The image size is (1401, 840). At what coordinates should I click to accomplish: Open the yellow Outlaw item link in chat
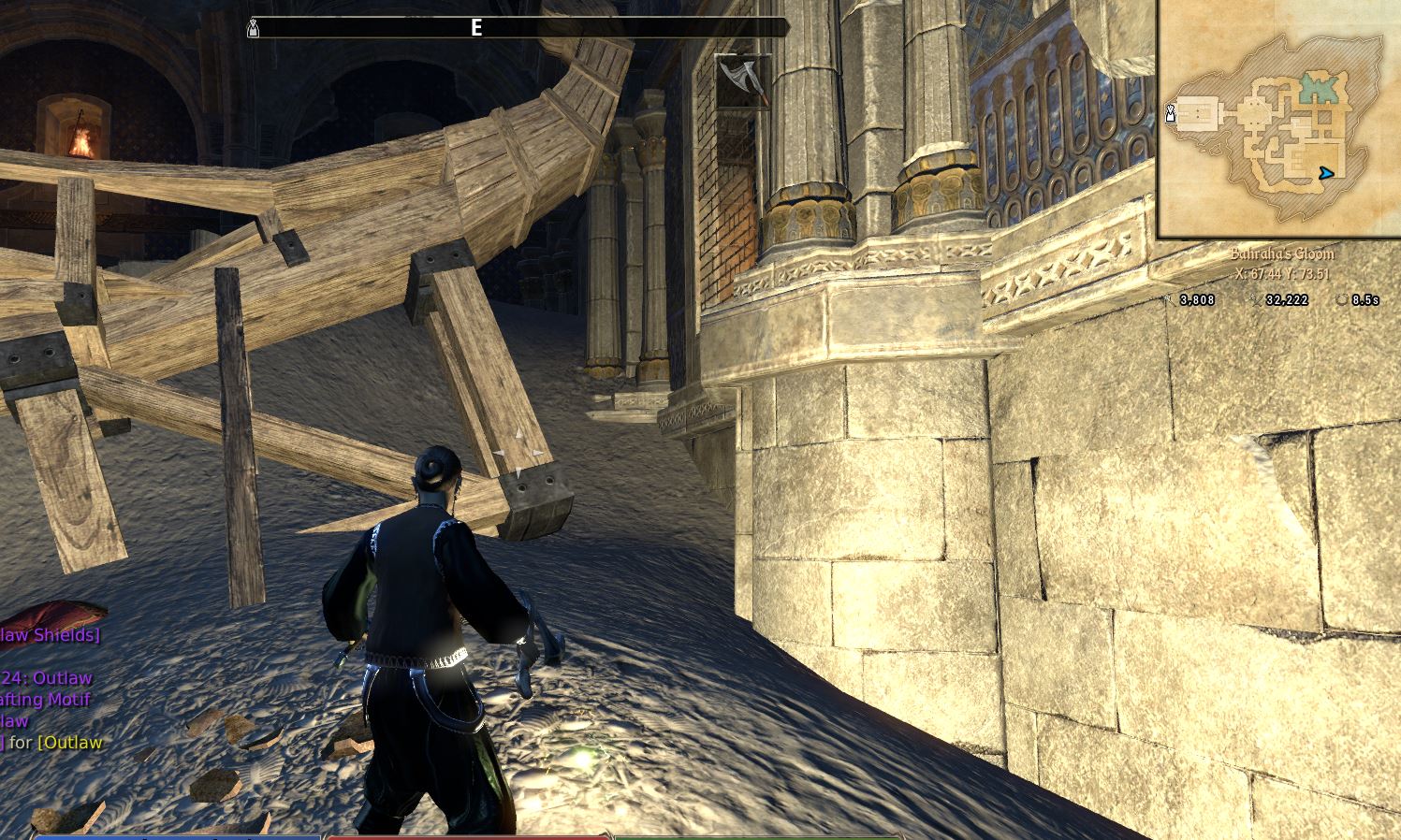tap(69, 743)
